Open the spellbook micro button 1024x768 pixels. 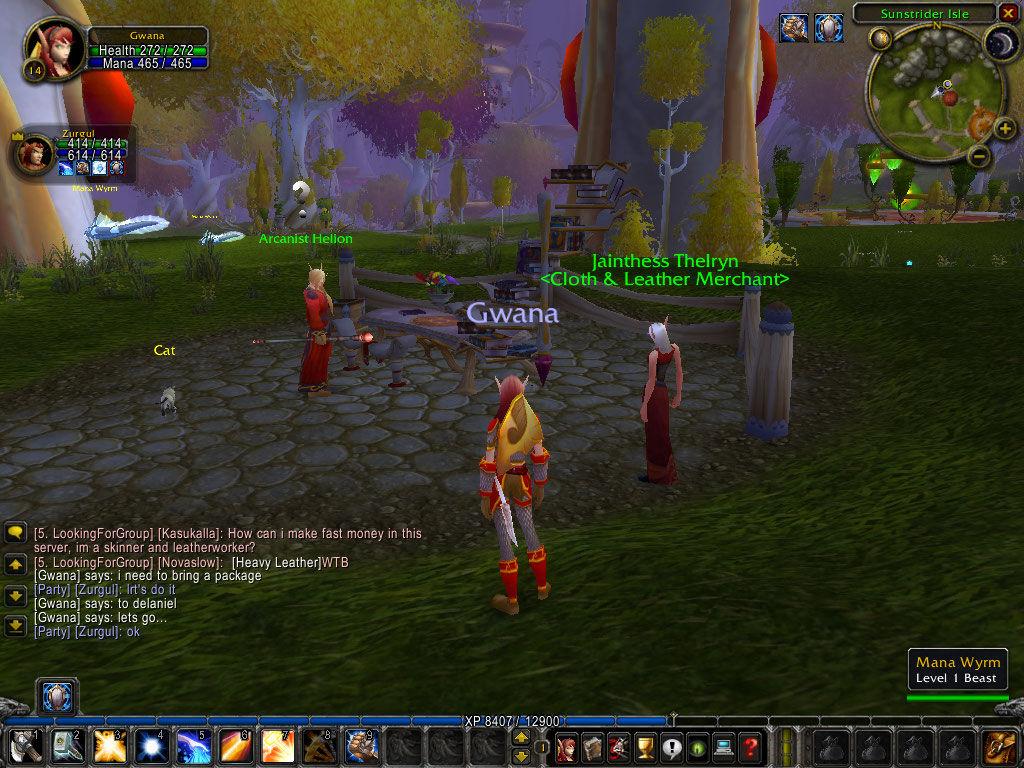(x=592, y=746)
